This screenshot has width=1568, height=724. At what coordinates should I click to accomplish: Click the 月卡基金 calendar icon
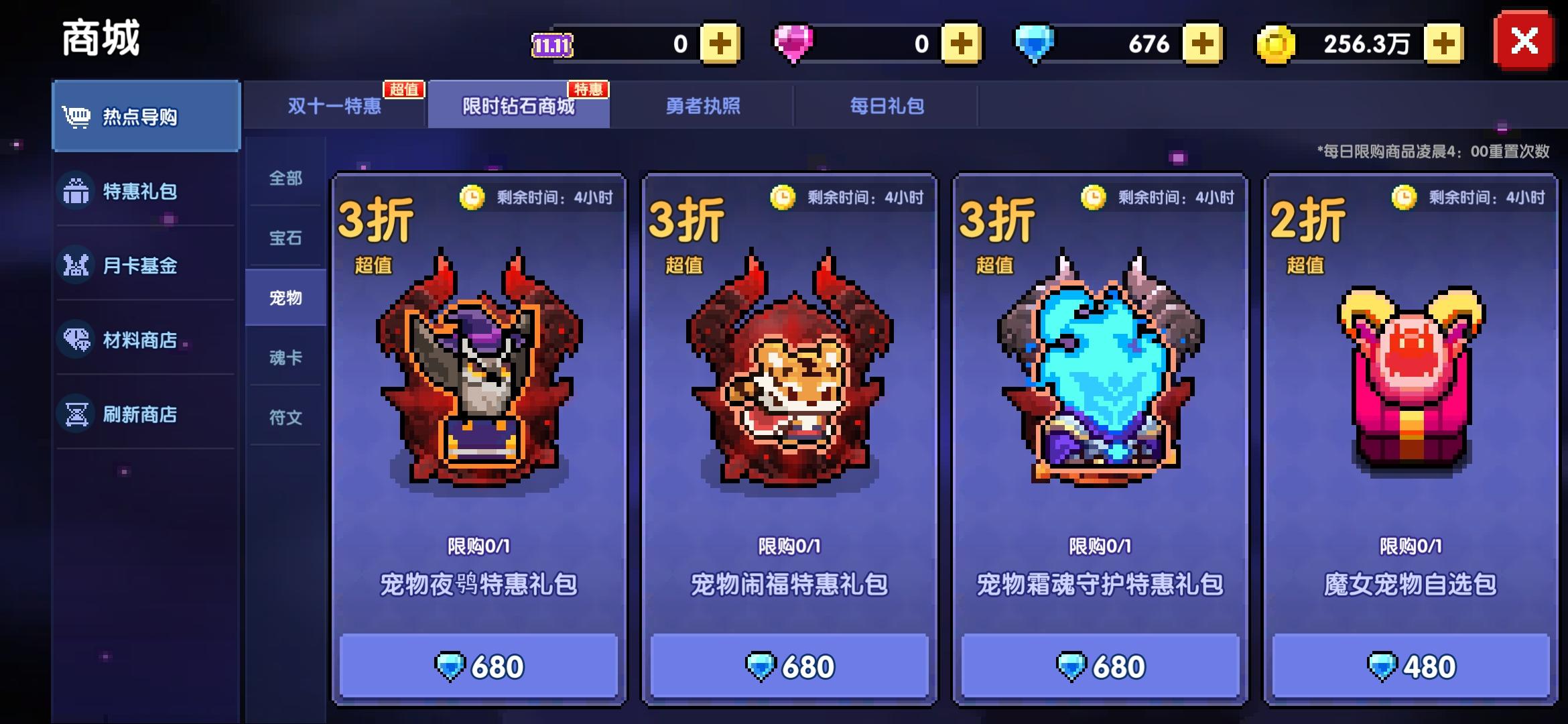coord(76,267)
